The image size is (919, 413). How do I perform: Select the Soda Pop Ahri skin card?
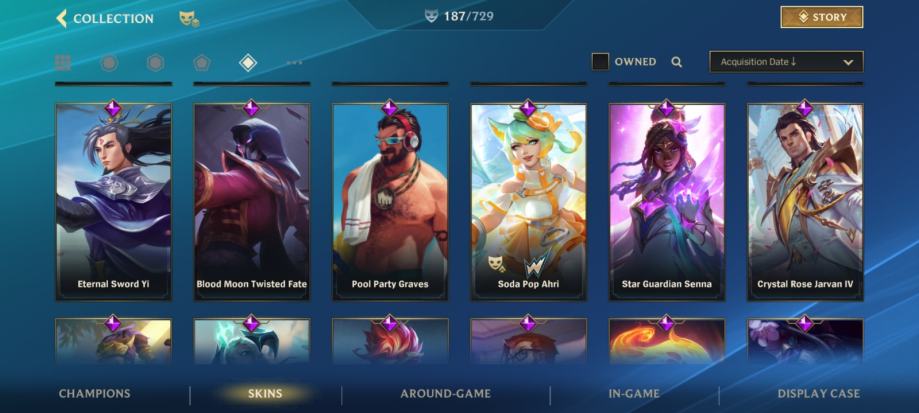(x=528, y=200)
